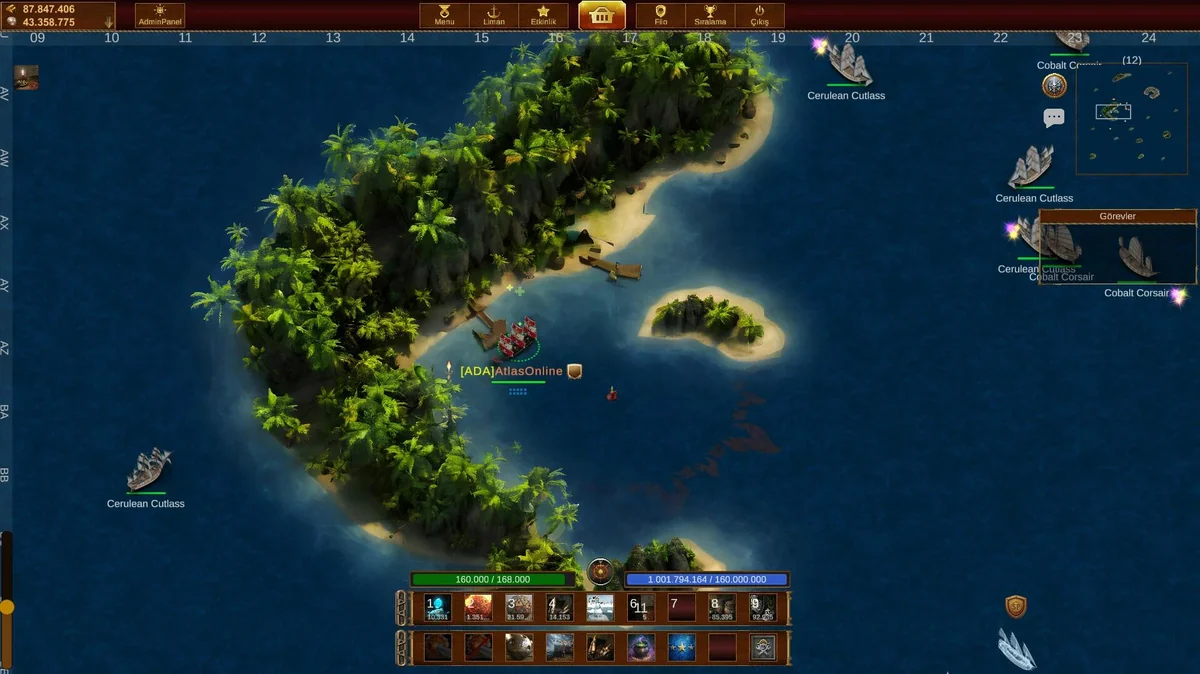Open the Filo fleet button

(661, 15)
